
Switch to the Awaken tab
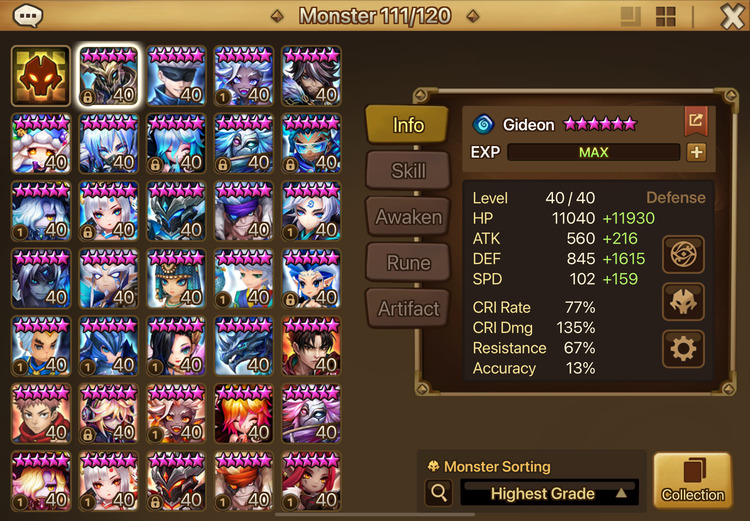click(408, 217)
